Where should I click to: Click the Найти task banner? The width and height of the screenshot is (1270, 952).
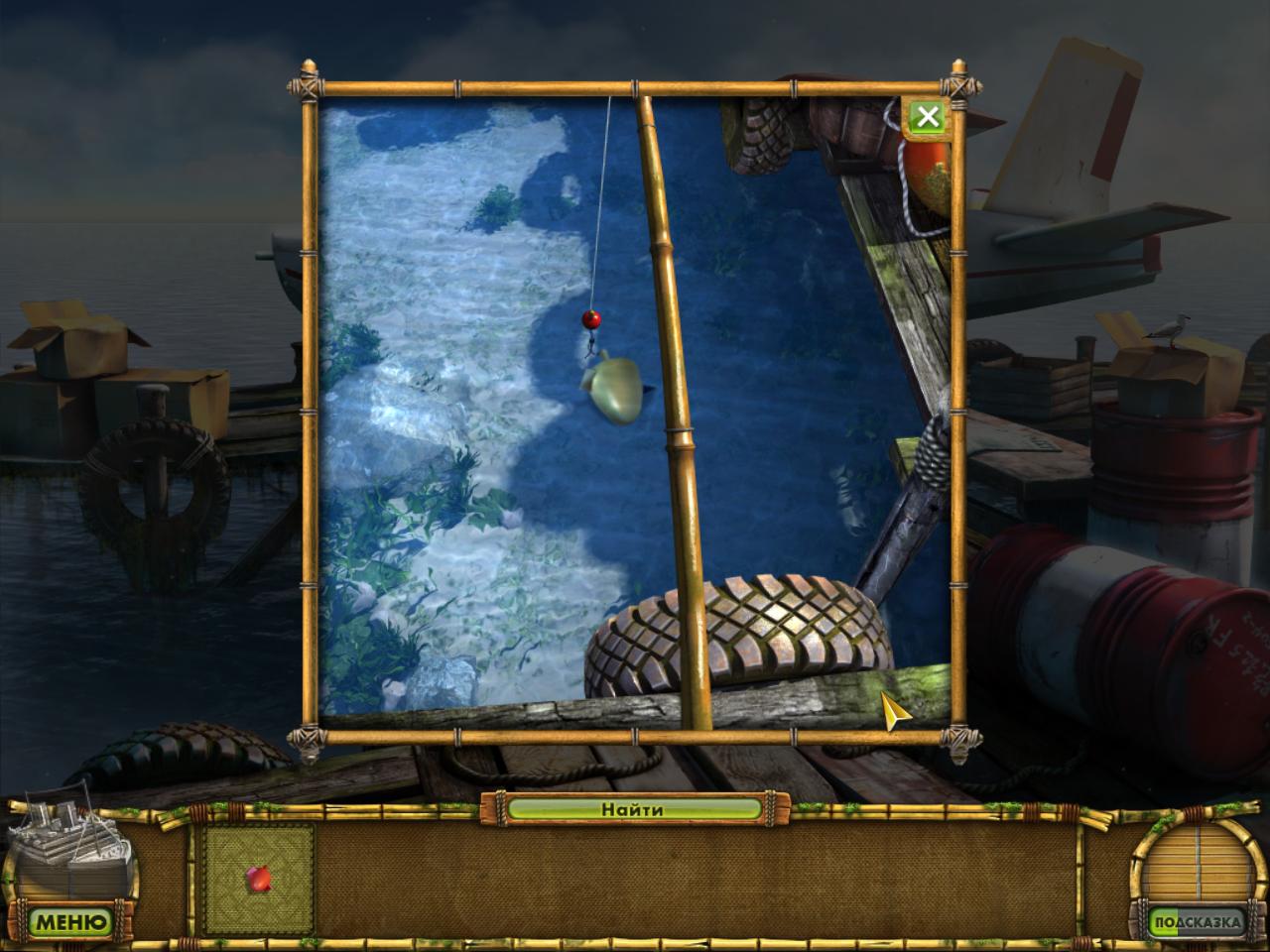(x=632, y=809)
